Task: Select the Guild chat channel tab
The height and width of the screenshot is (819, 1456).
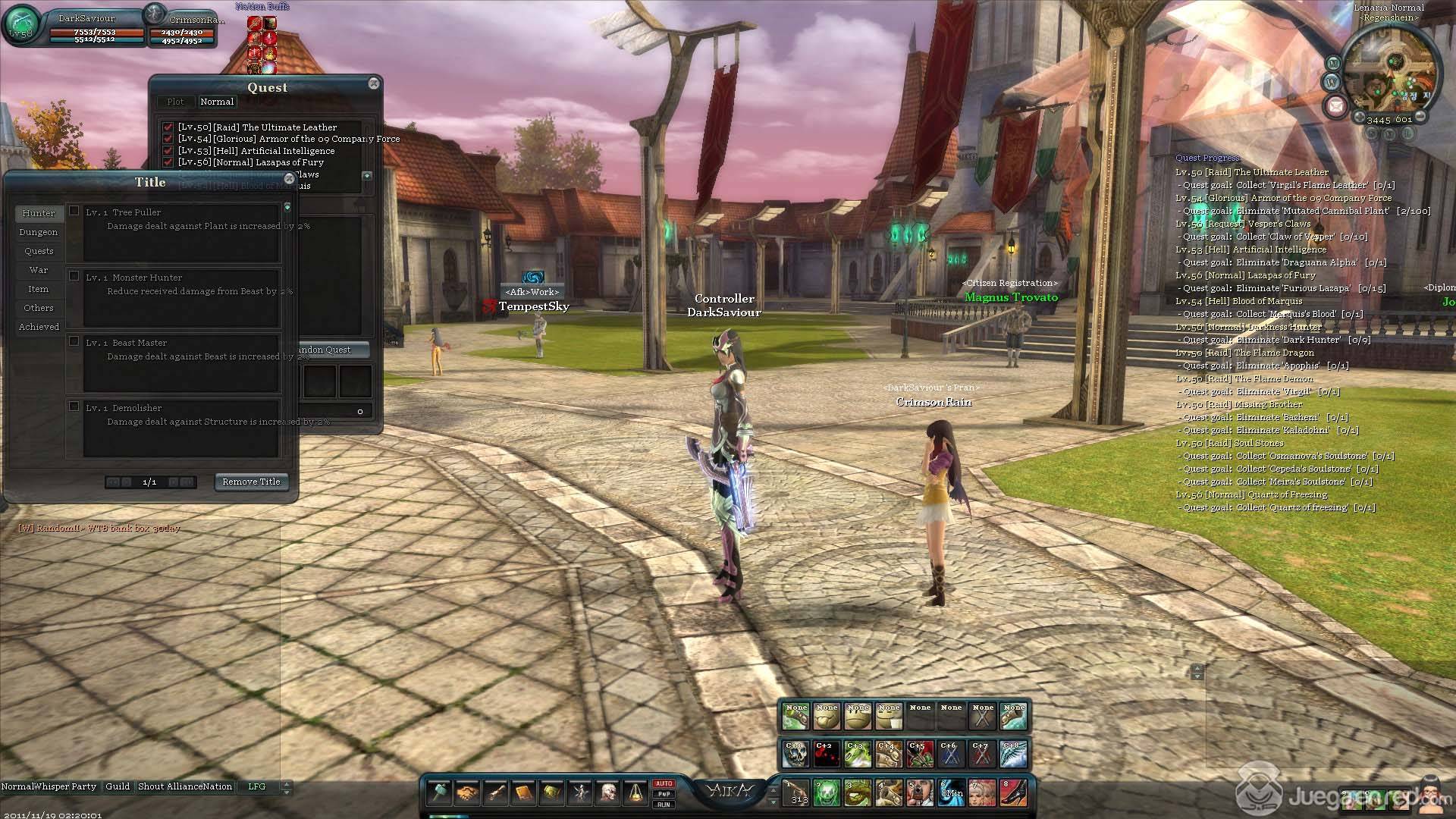Action: click(118, 786)
